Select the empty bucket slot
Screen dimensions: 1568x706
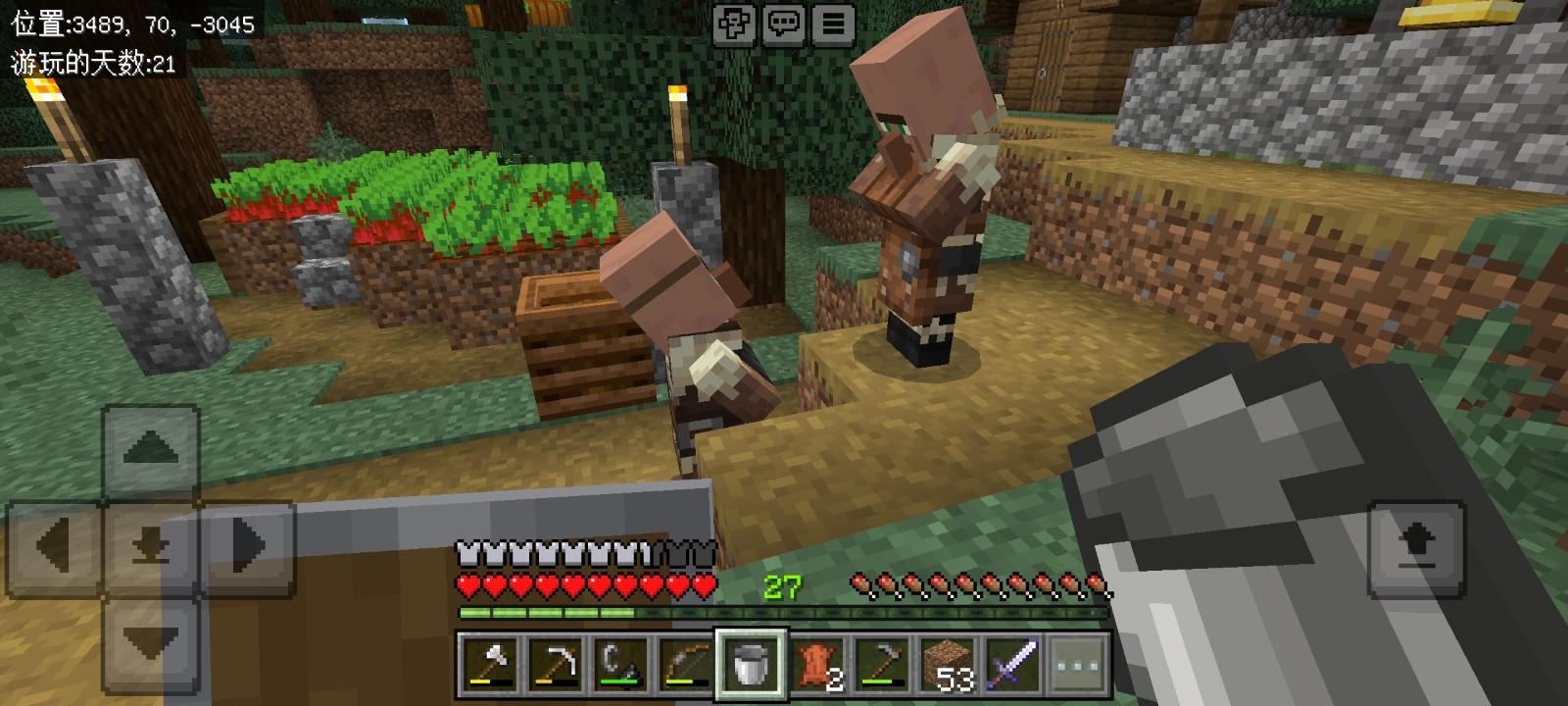(x=751, y=663)
